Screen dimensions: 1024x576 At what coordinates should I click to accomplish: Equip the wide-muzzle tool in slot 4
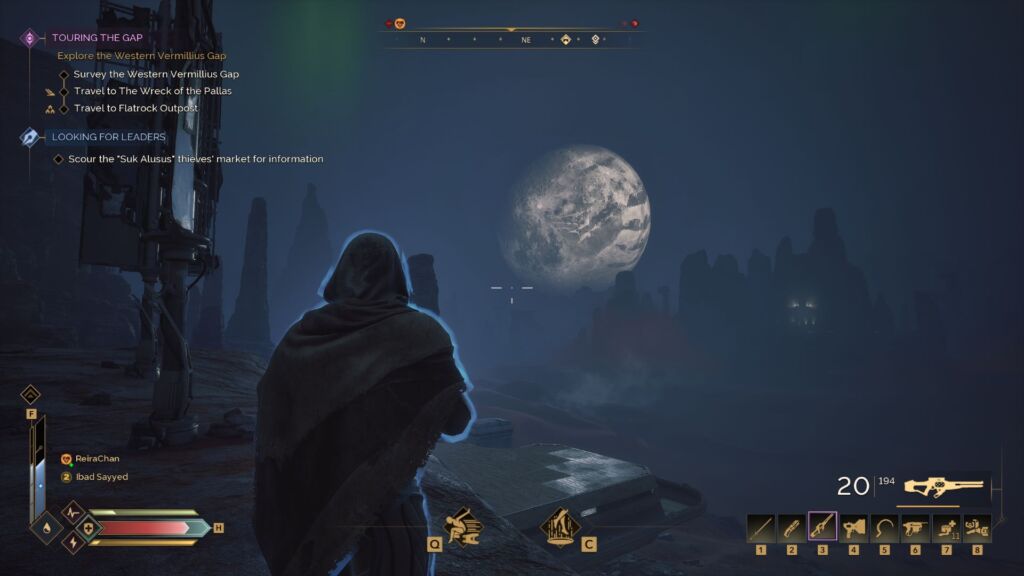point(854,527)
